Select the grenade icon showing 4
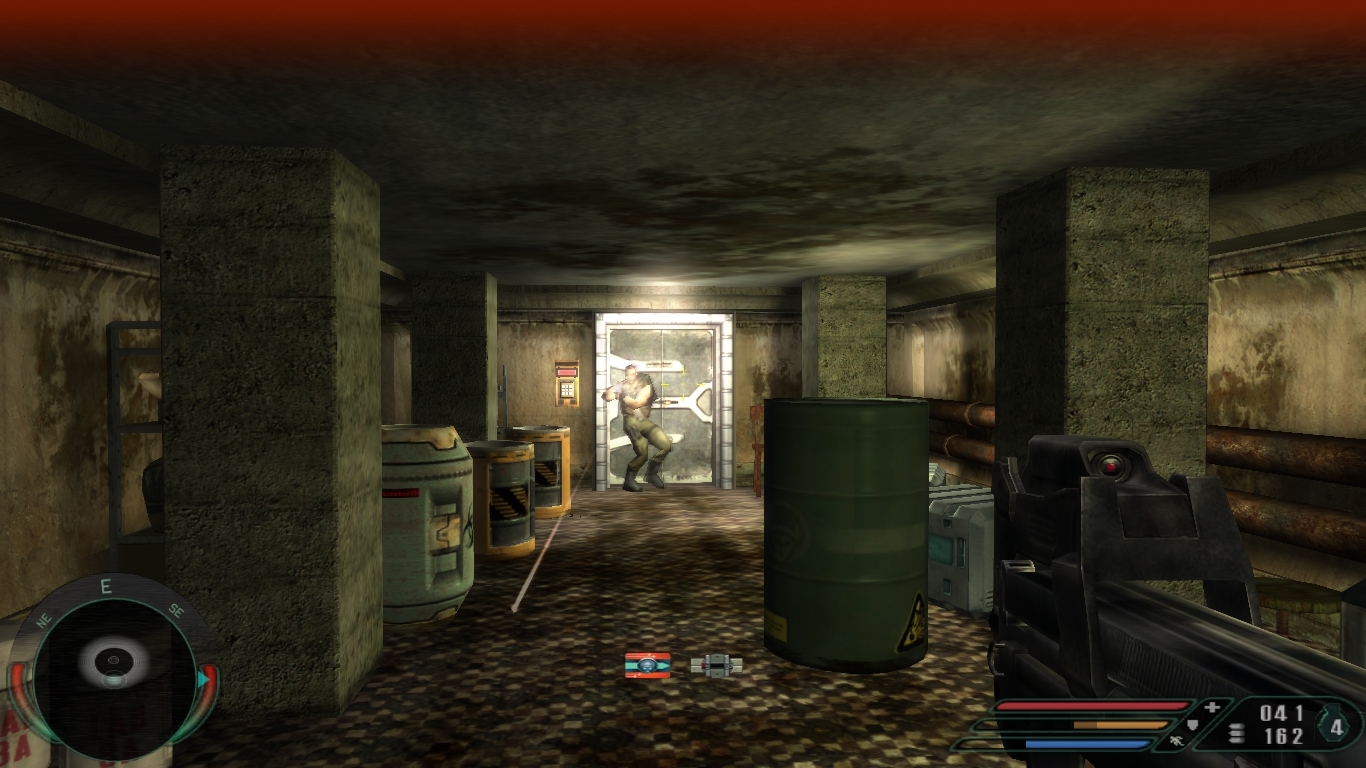Image resolution: width=1366 pixels, height=768 pixels. pyautogui.click(x=1337, y=726)
